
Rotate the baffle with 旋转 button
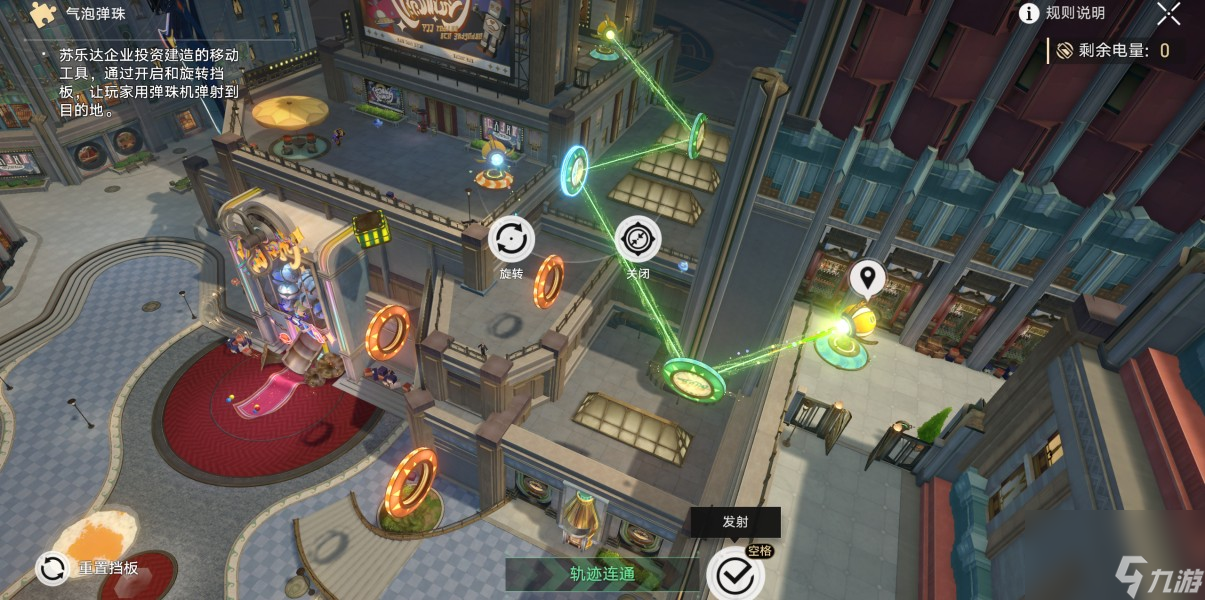tap(511, 240)
